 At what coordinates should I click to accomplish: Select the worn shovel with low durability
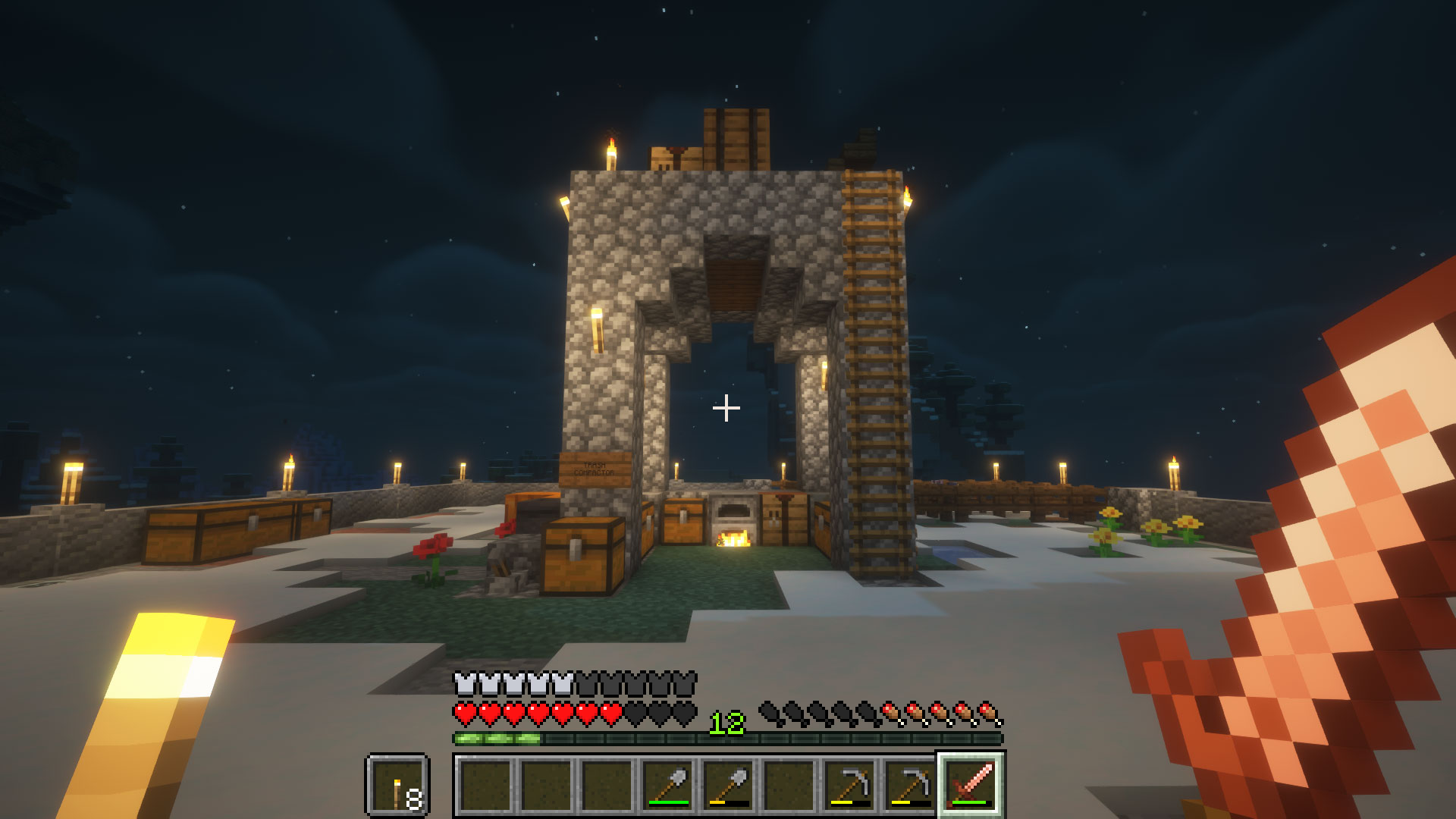point(729,784)
